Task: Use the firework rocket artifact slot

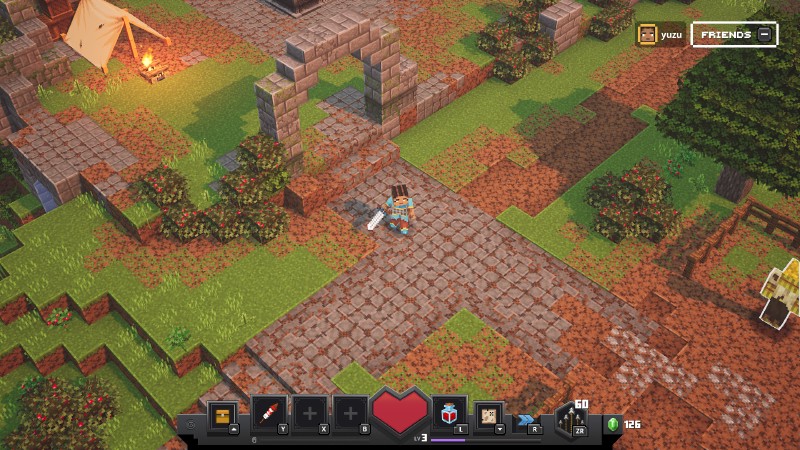Action: pos(268,412)
